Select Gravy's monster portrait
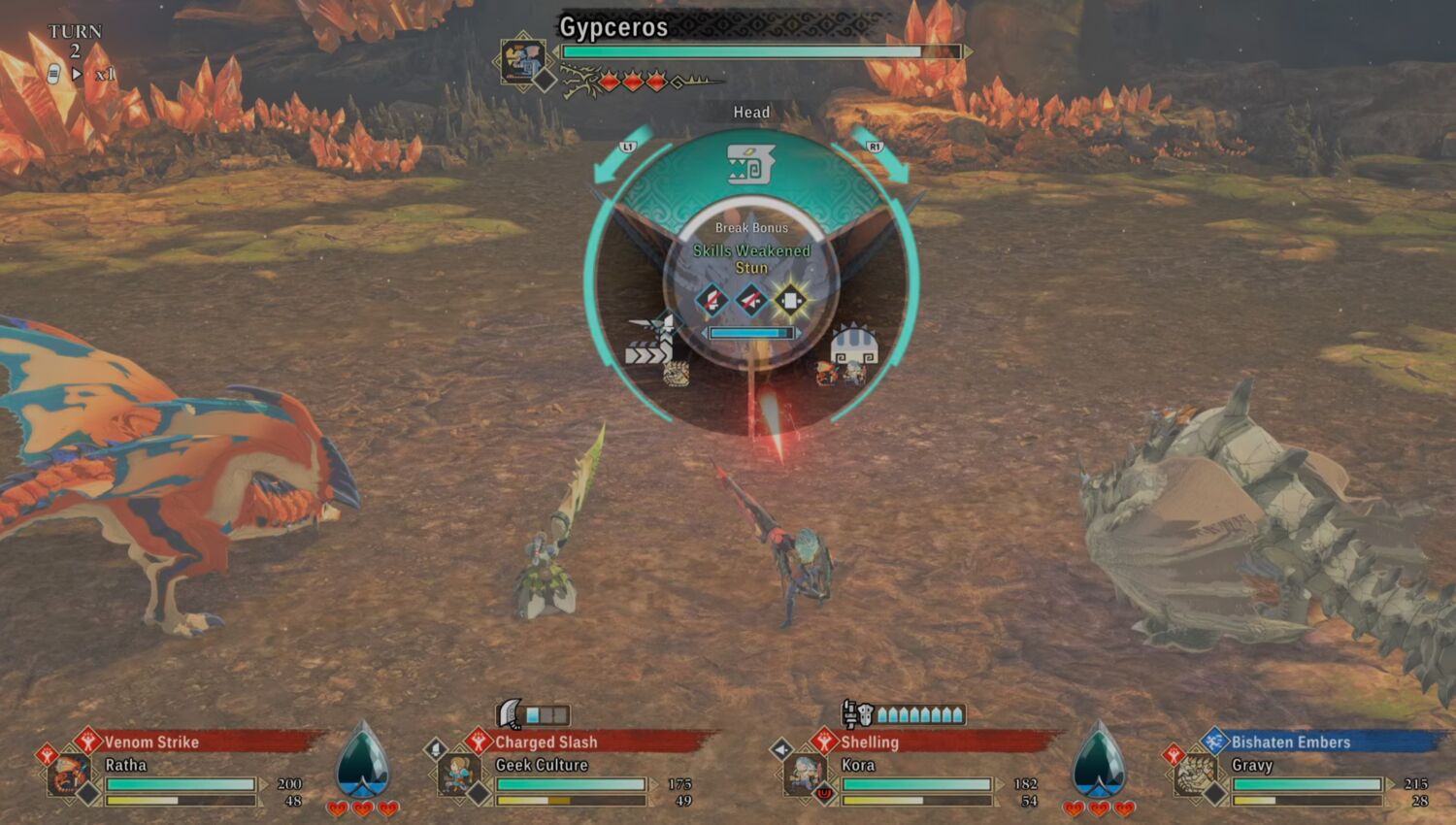 (x=1195, y=775)
